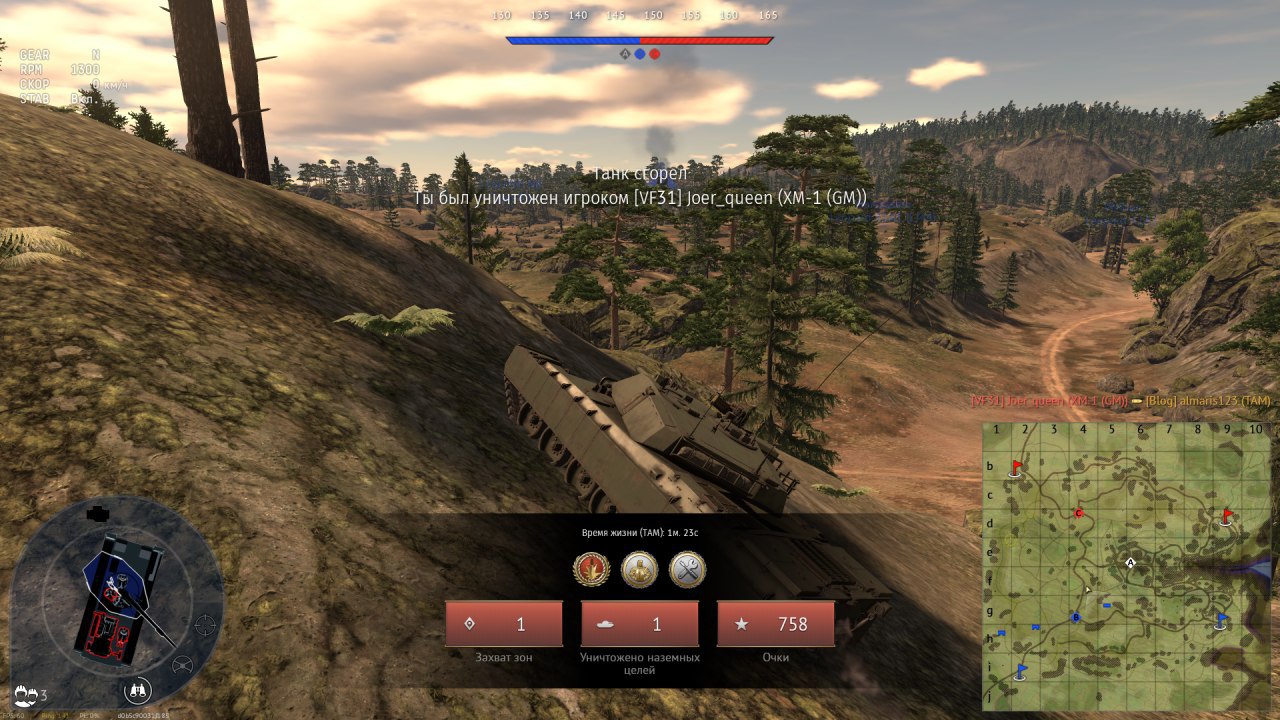
Task: View the gold tank shell award medal
Action: 639,570
